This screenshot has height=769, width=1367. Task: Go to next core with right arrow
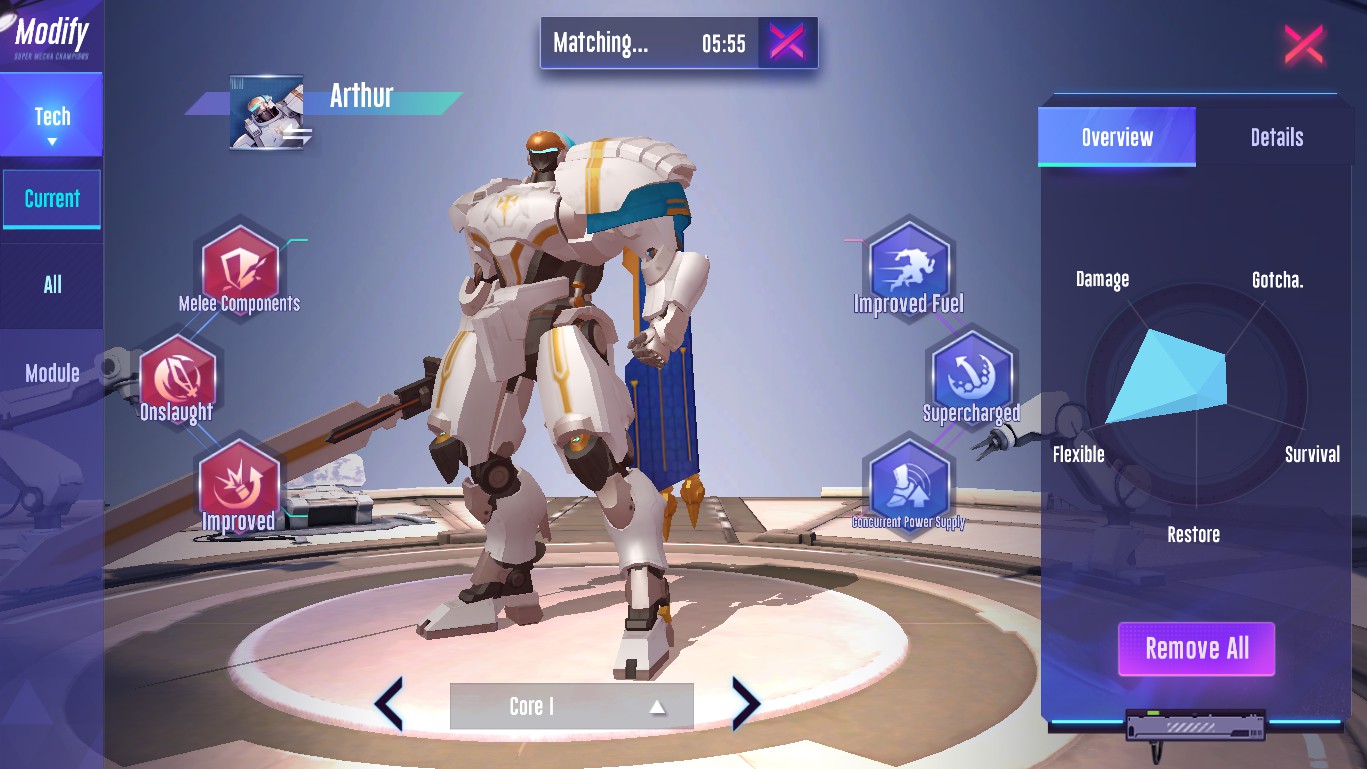(746, 704)
